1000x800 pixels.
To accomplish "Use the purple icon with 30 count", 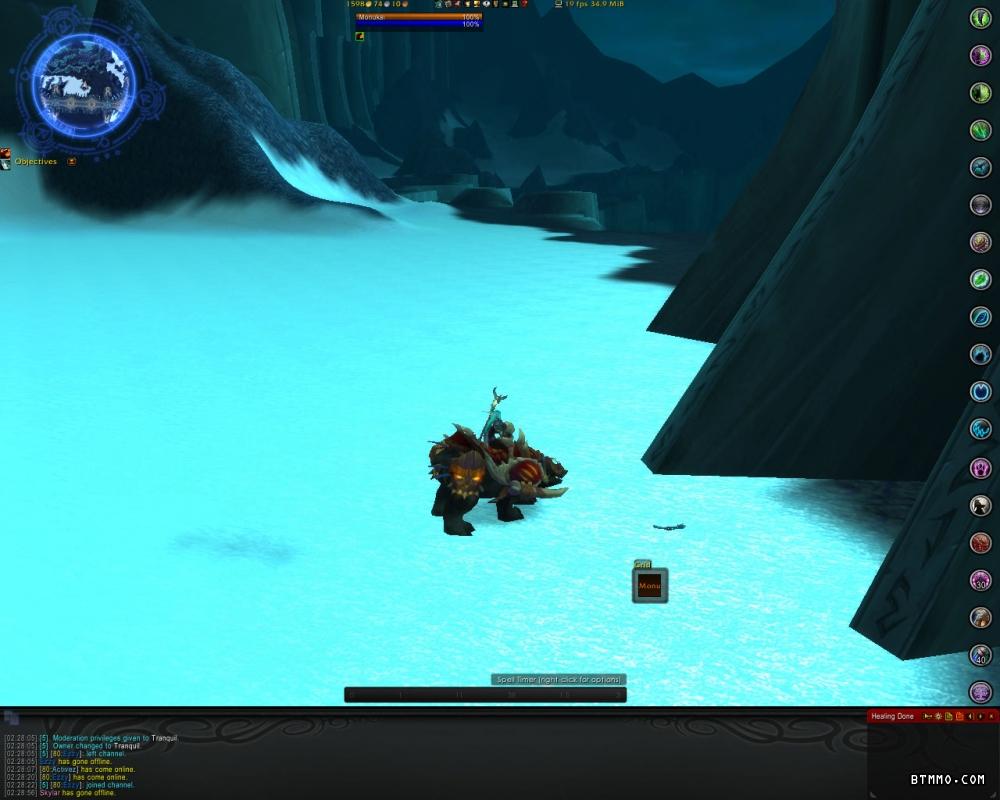I will (980, 580).
